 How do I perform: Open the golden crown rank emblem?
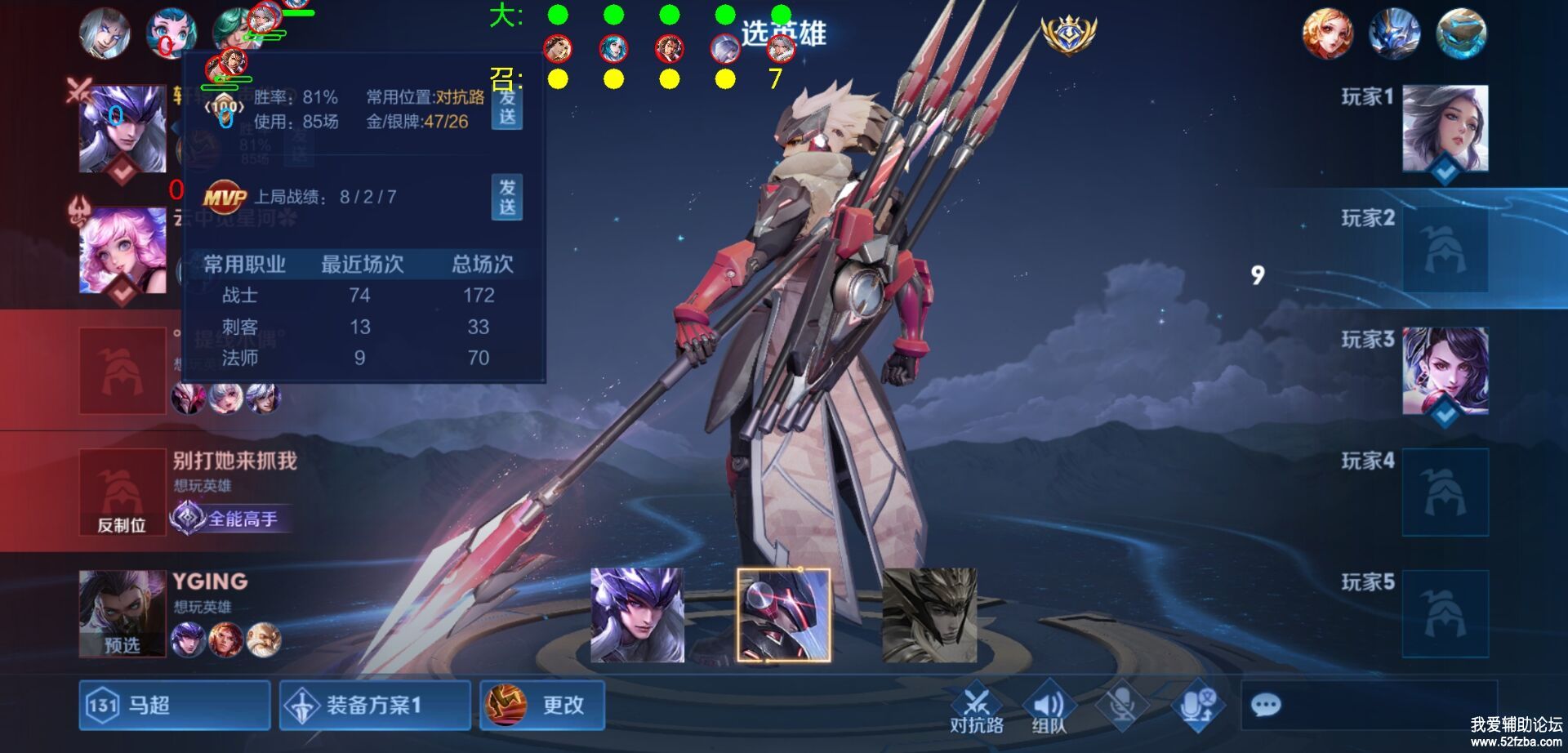pyautogui.click(x=1067, y=34)
